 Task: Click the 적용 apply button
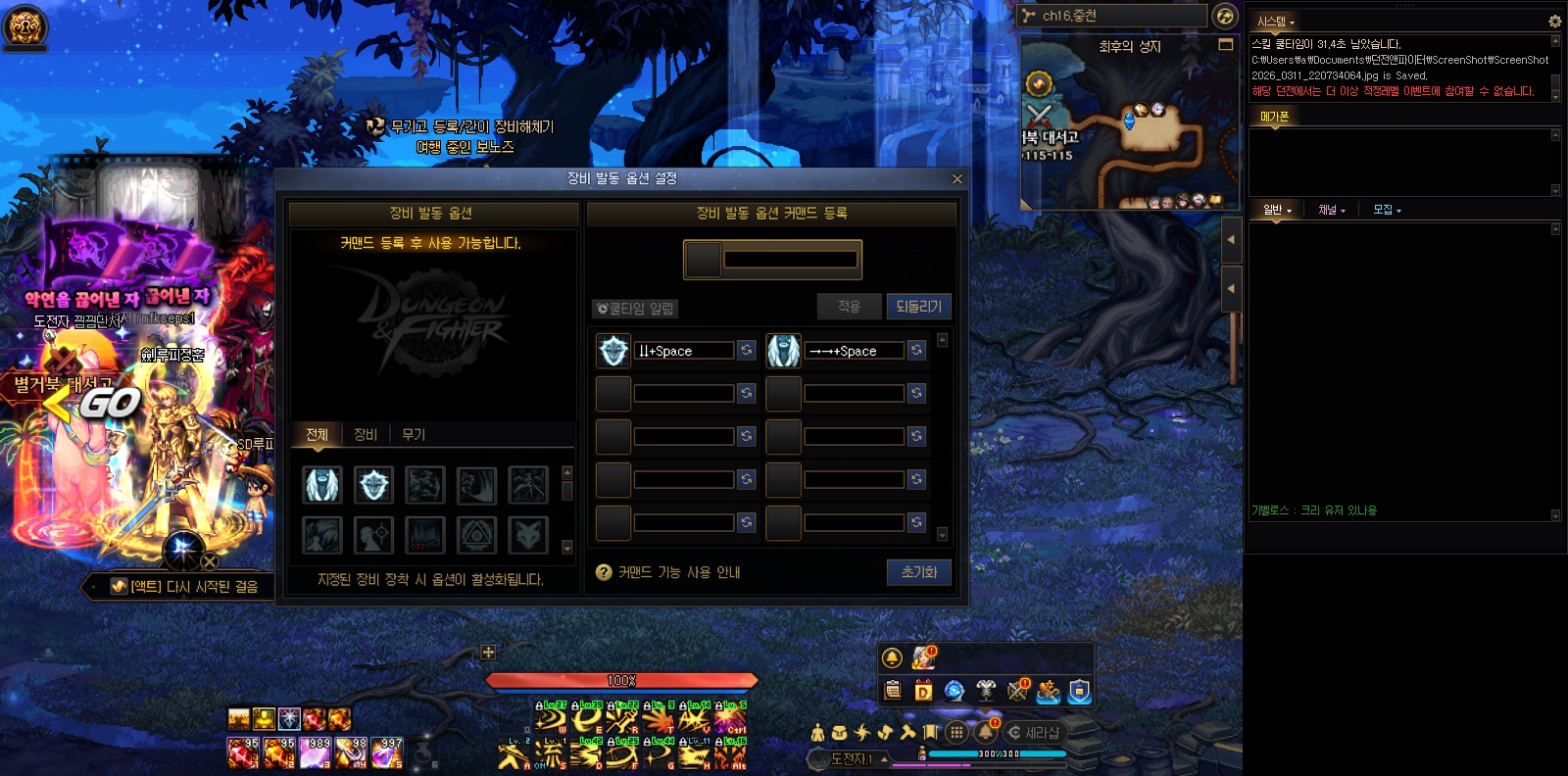(x=849, y=307)
